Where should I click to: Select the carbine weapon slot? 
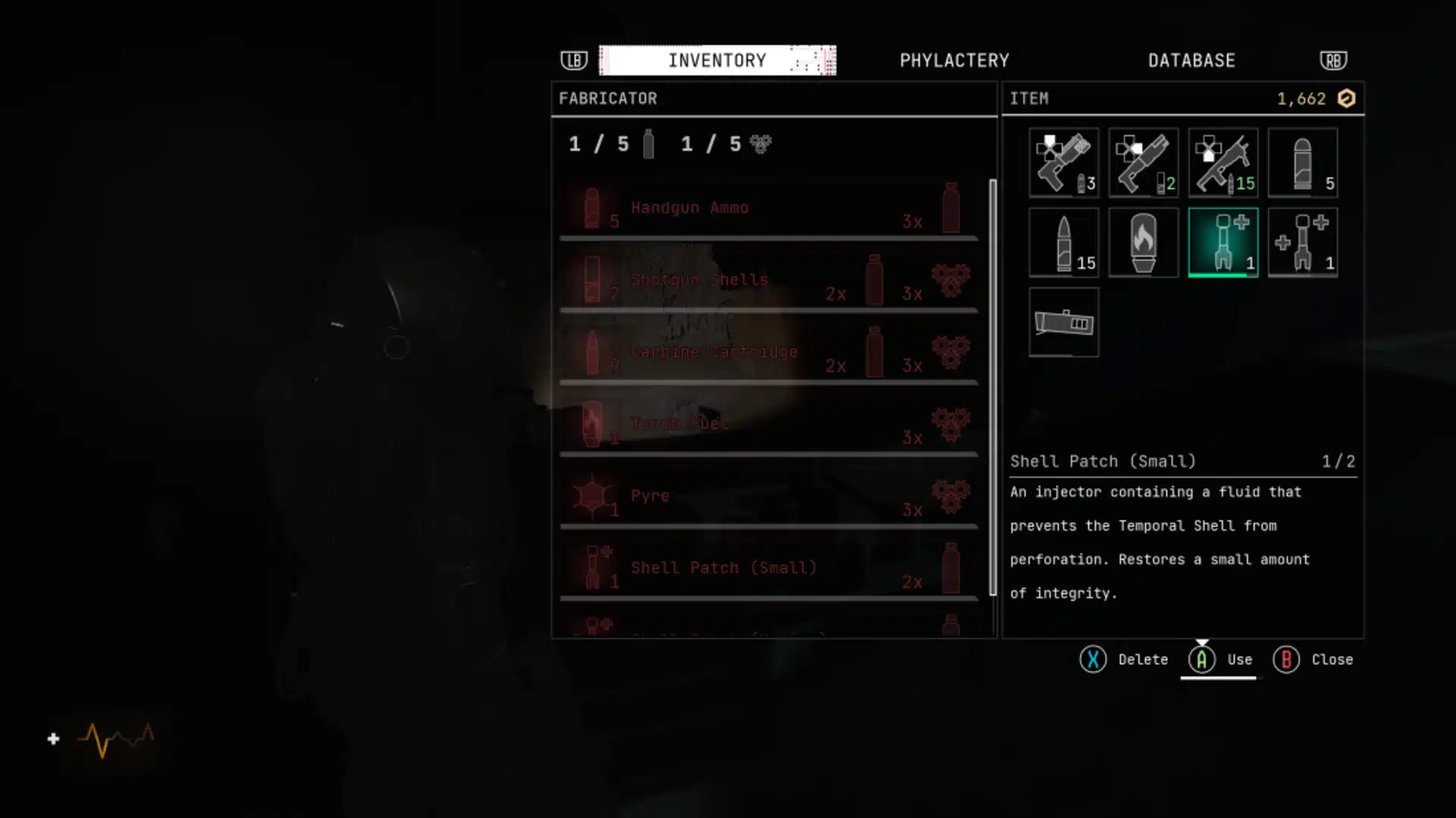point(1222,163)
